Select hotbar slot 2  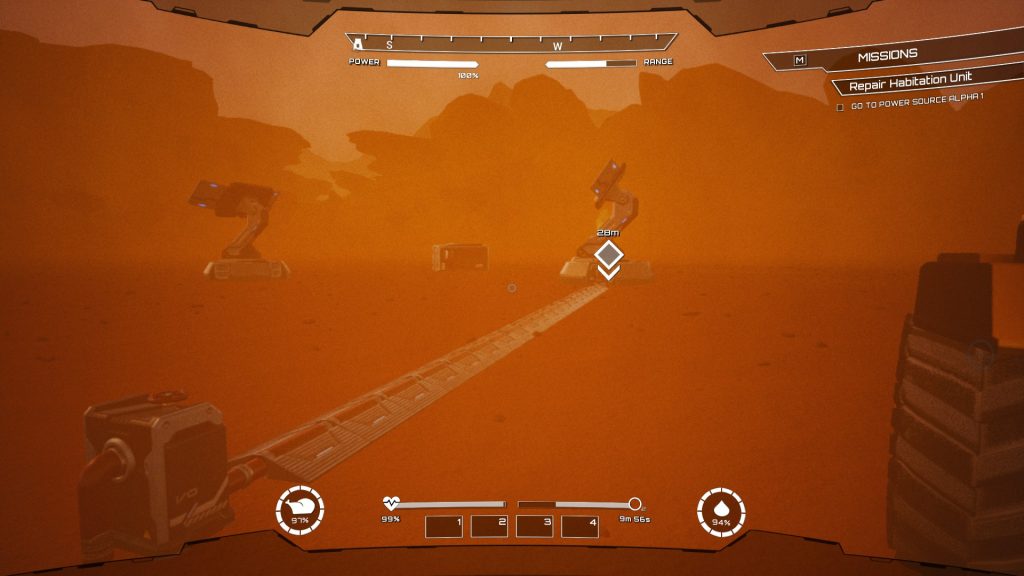click(x=489, y=525)
